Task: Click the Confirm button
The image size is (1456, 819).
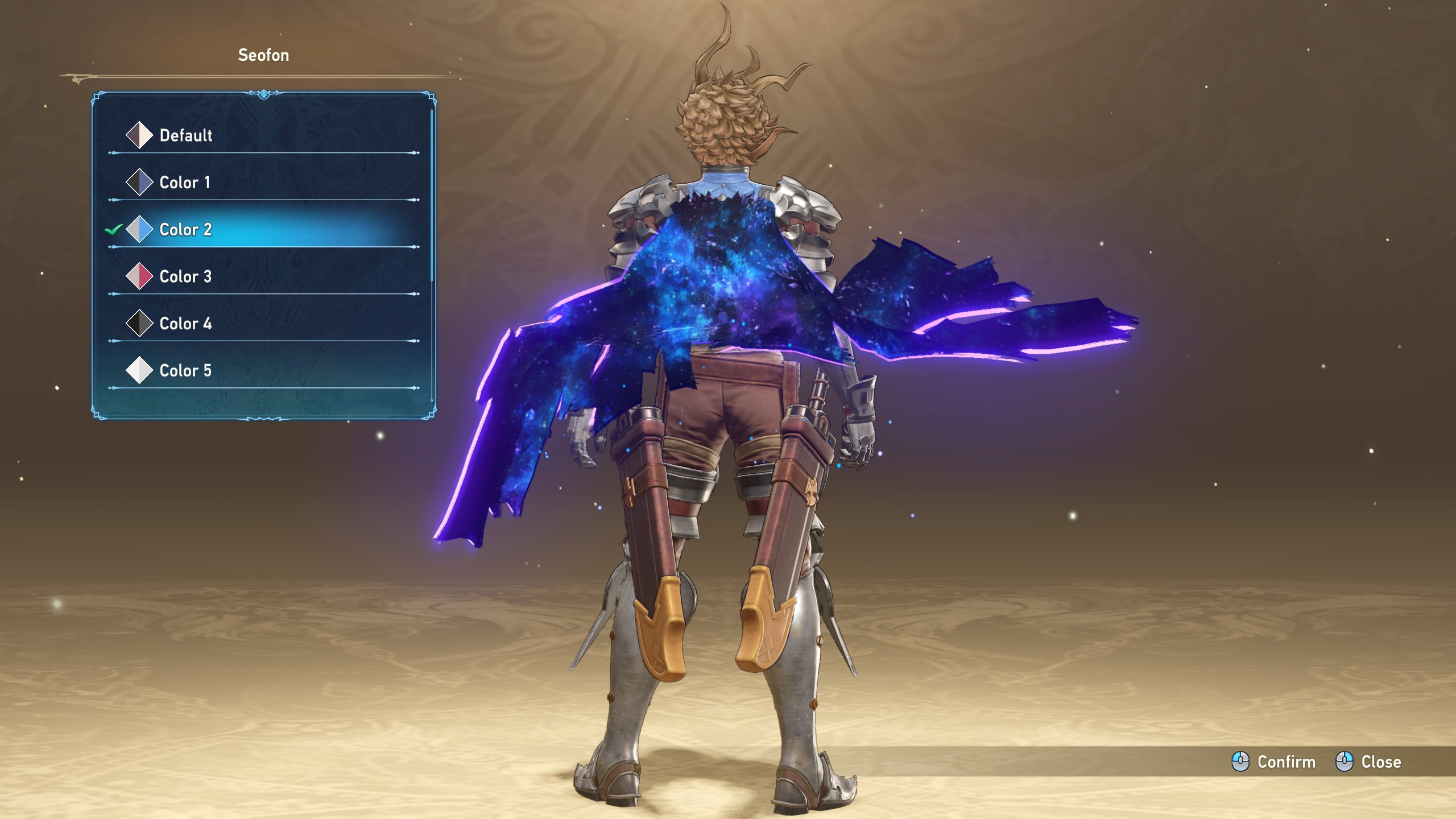Action: [x=1274, y=762]
